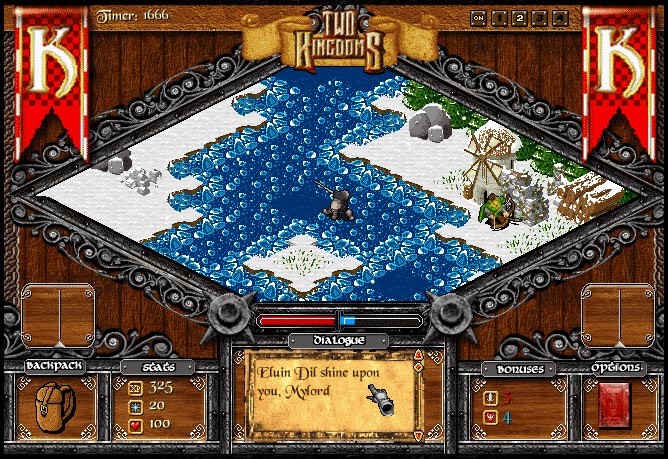
Task: Click the dialogue scroll-up arrow
Action: (418, 356)
